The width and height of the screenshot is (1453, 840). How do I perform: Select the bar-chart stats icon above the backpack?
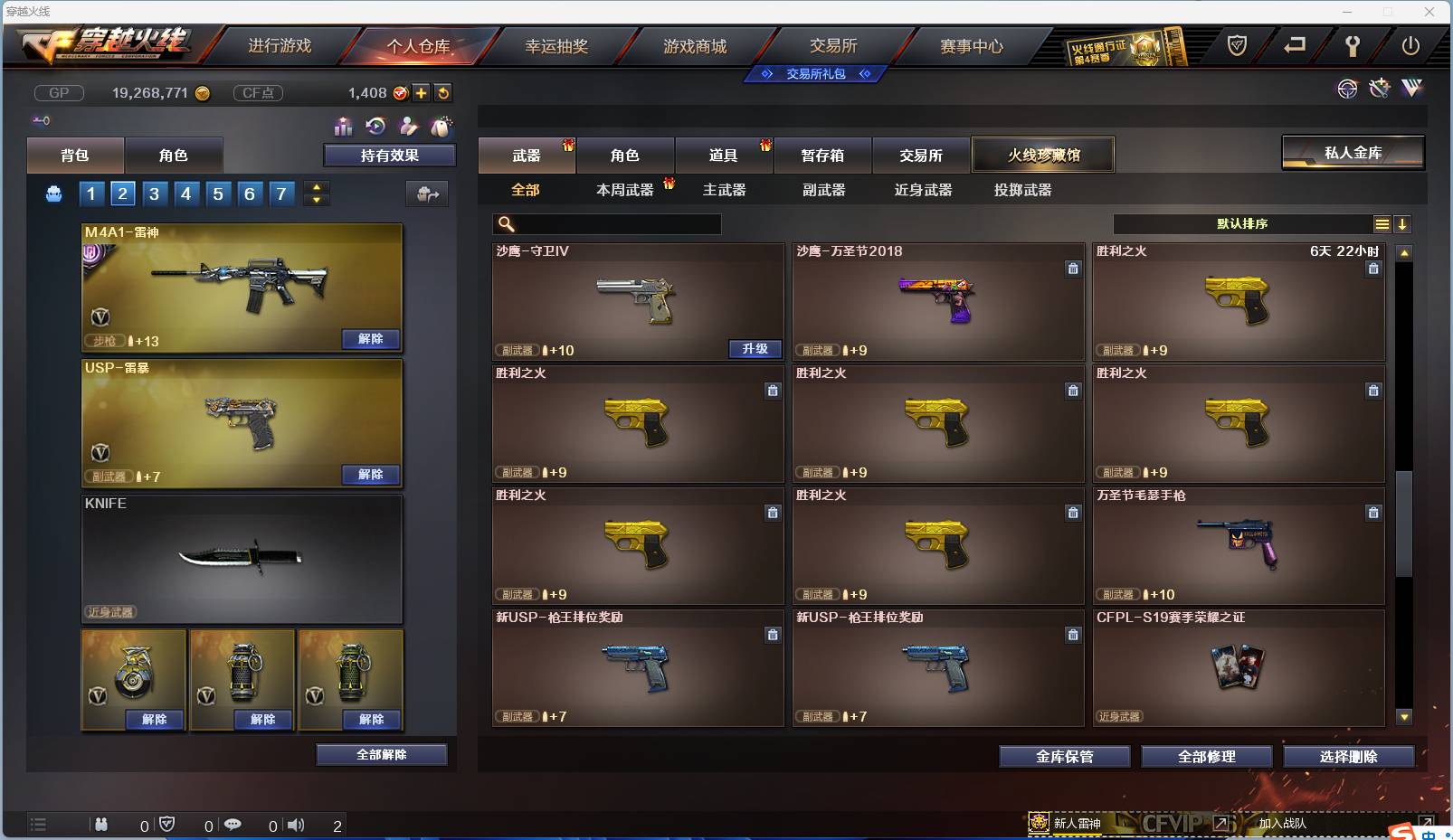coord(344,127)
